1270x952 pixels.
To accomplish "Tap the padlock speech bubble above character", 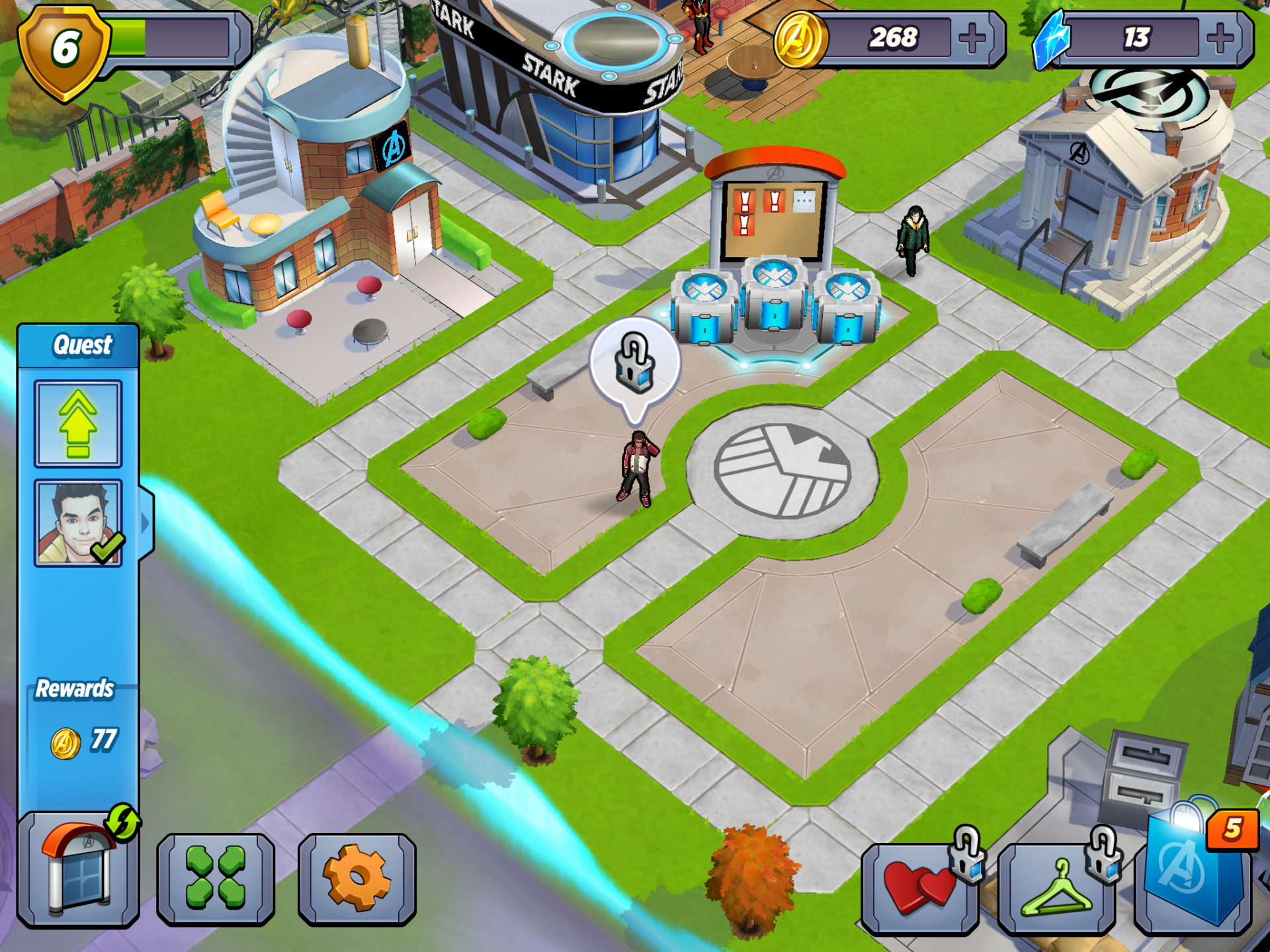I will point(634,363).
